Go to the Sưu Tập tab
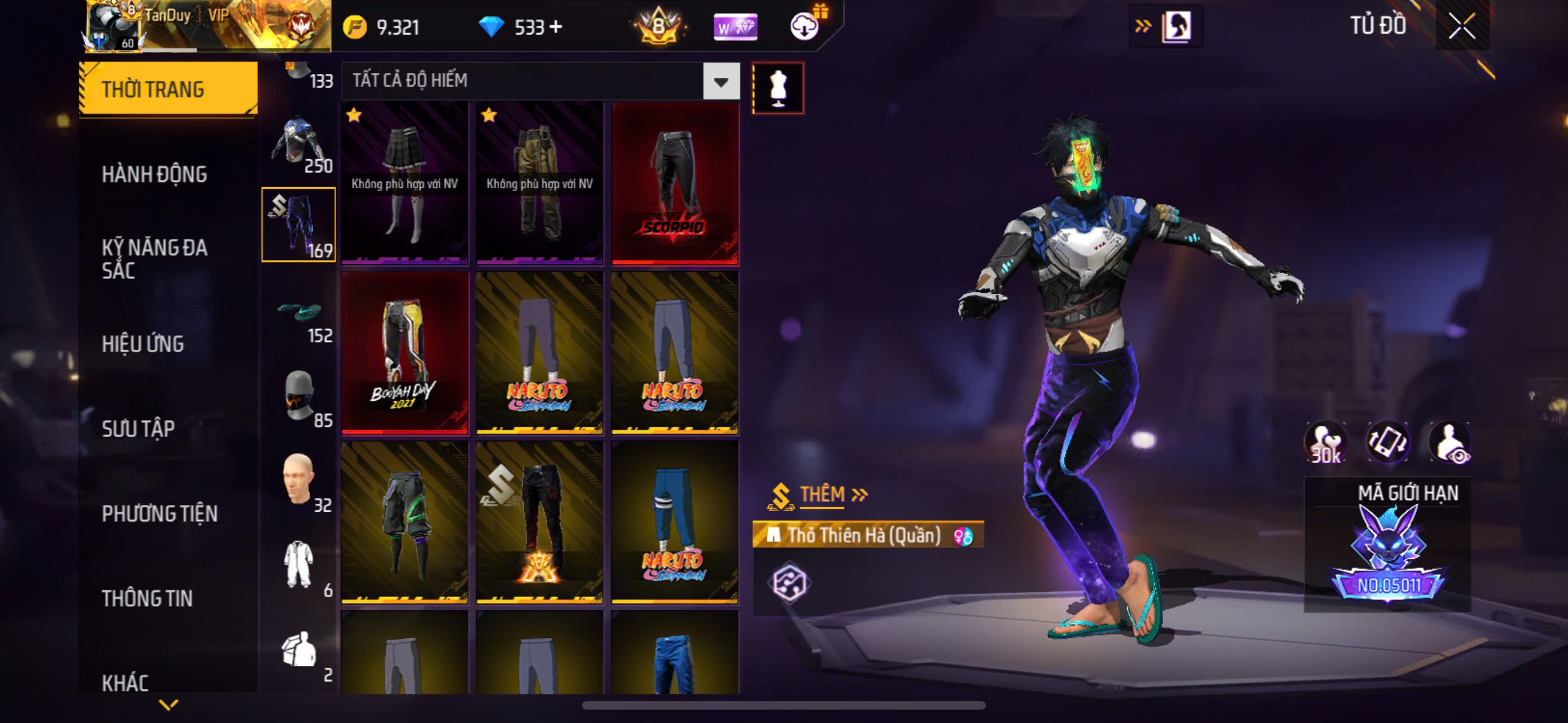Screen dimensions: 1568x723 (138, 428)
